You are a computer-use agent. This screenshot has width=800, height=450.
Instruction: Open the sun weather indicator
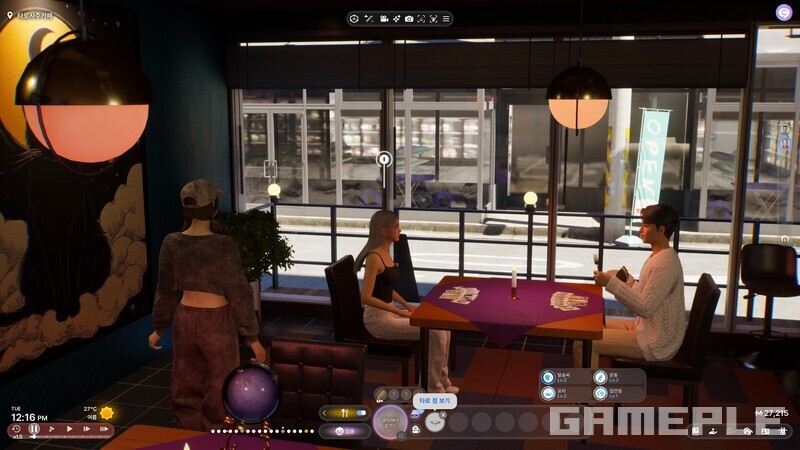click(107, 413)
